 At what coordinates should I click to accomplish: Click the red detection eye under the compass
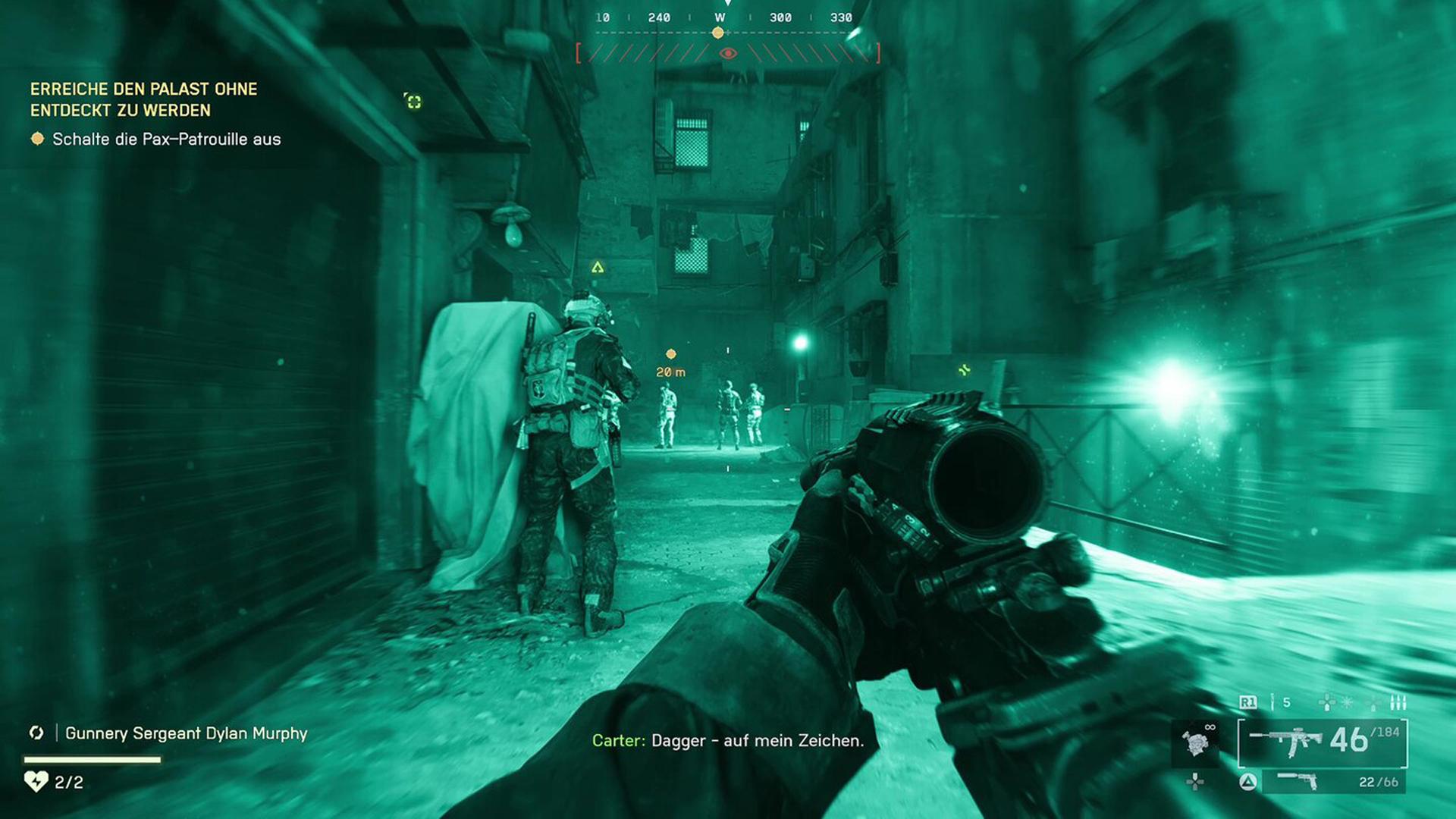728,53
